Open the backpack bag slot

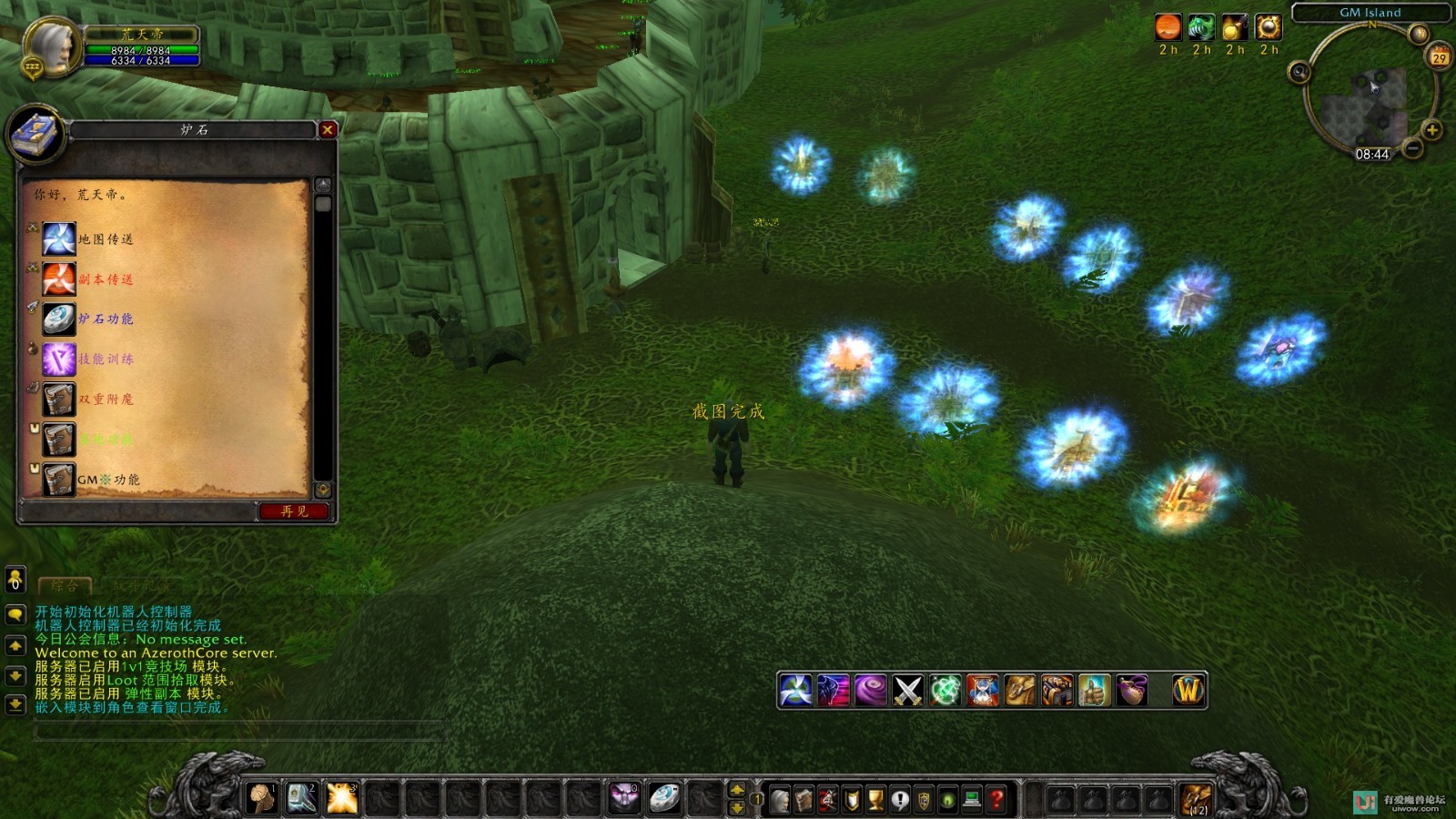point(1196,800)
